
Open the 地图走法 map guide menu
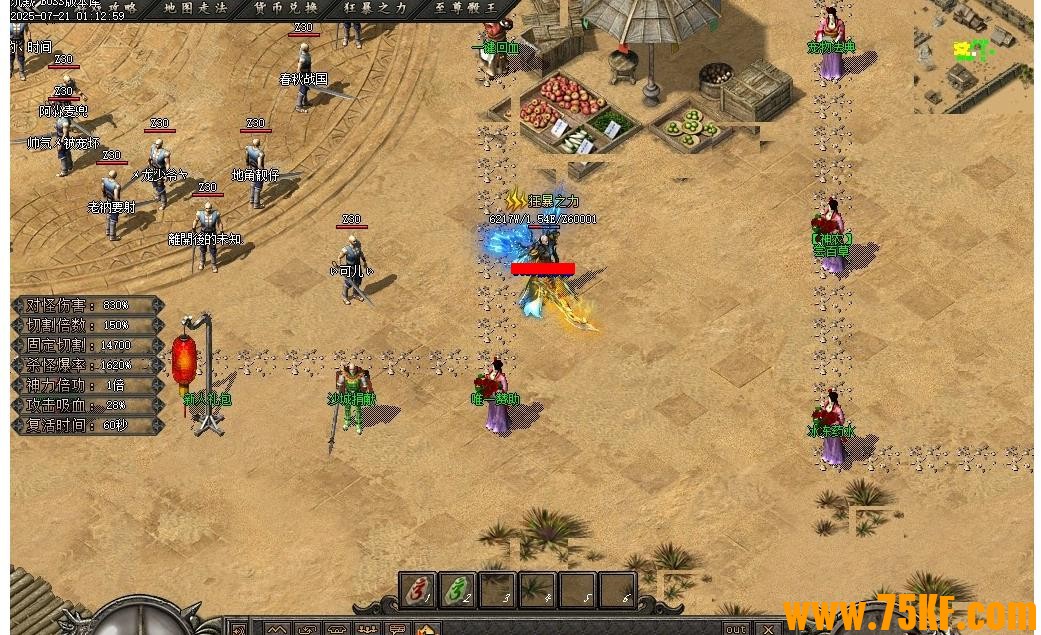click(x=196, y=8)
